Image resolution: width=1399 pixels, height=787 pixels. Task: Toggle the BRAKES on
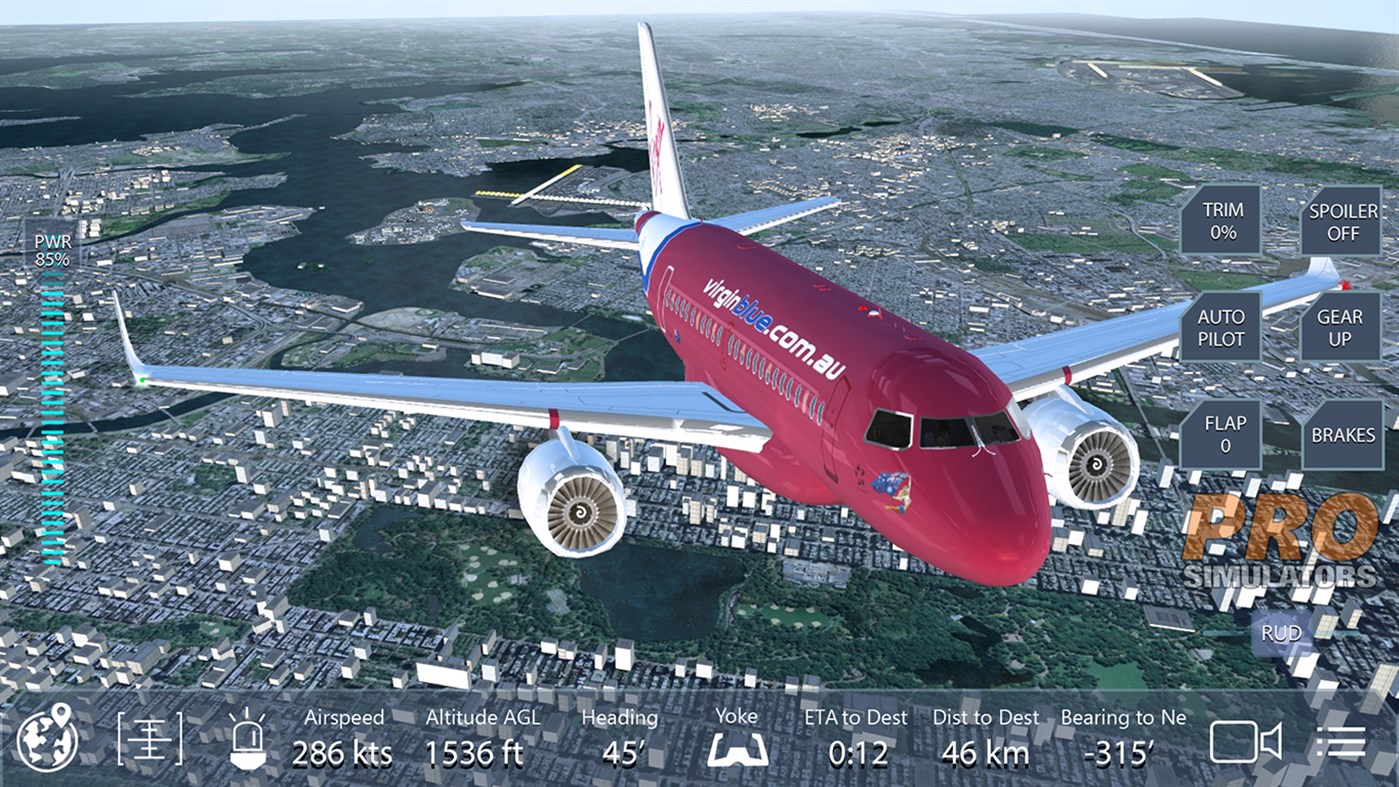(x=1344, y=435)
